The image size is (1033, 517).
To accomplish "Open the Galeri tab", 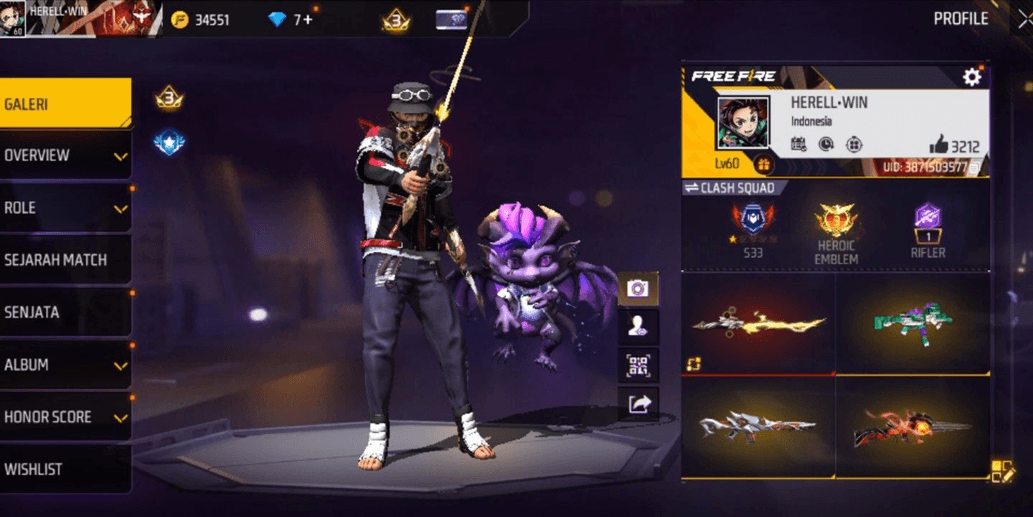I will coord(65,104).
